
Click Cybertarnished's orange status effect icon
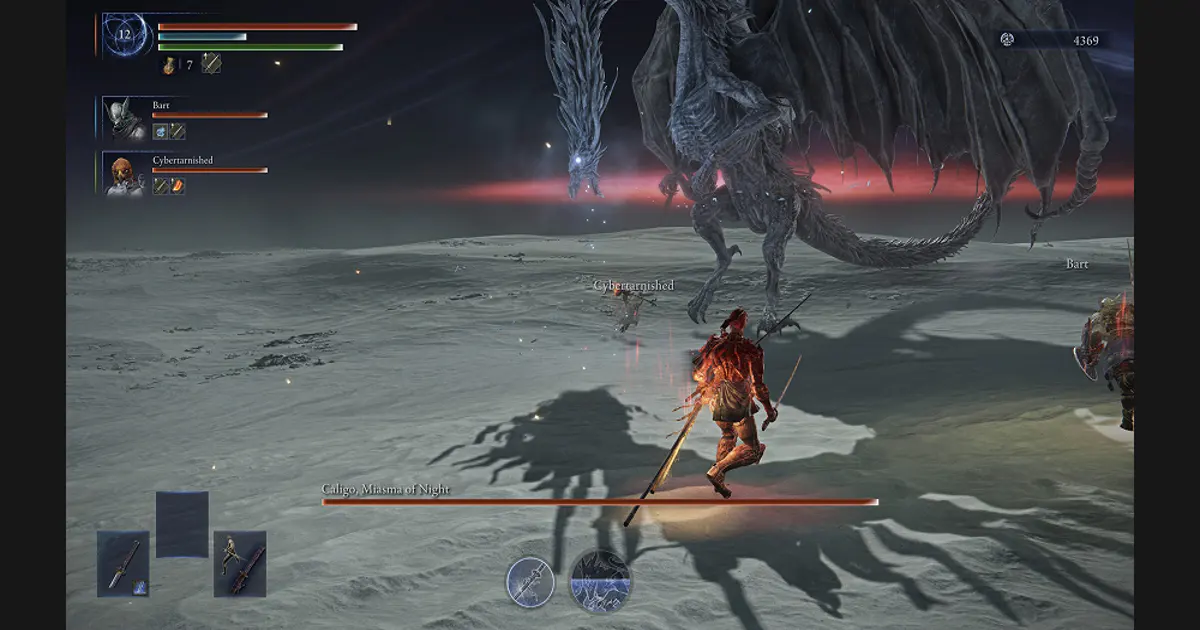point(177,186)
